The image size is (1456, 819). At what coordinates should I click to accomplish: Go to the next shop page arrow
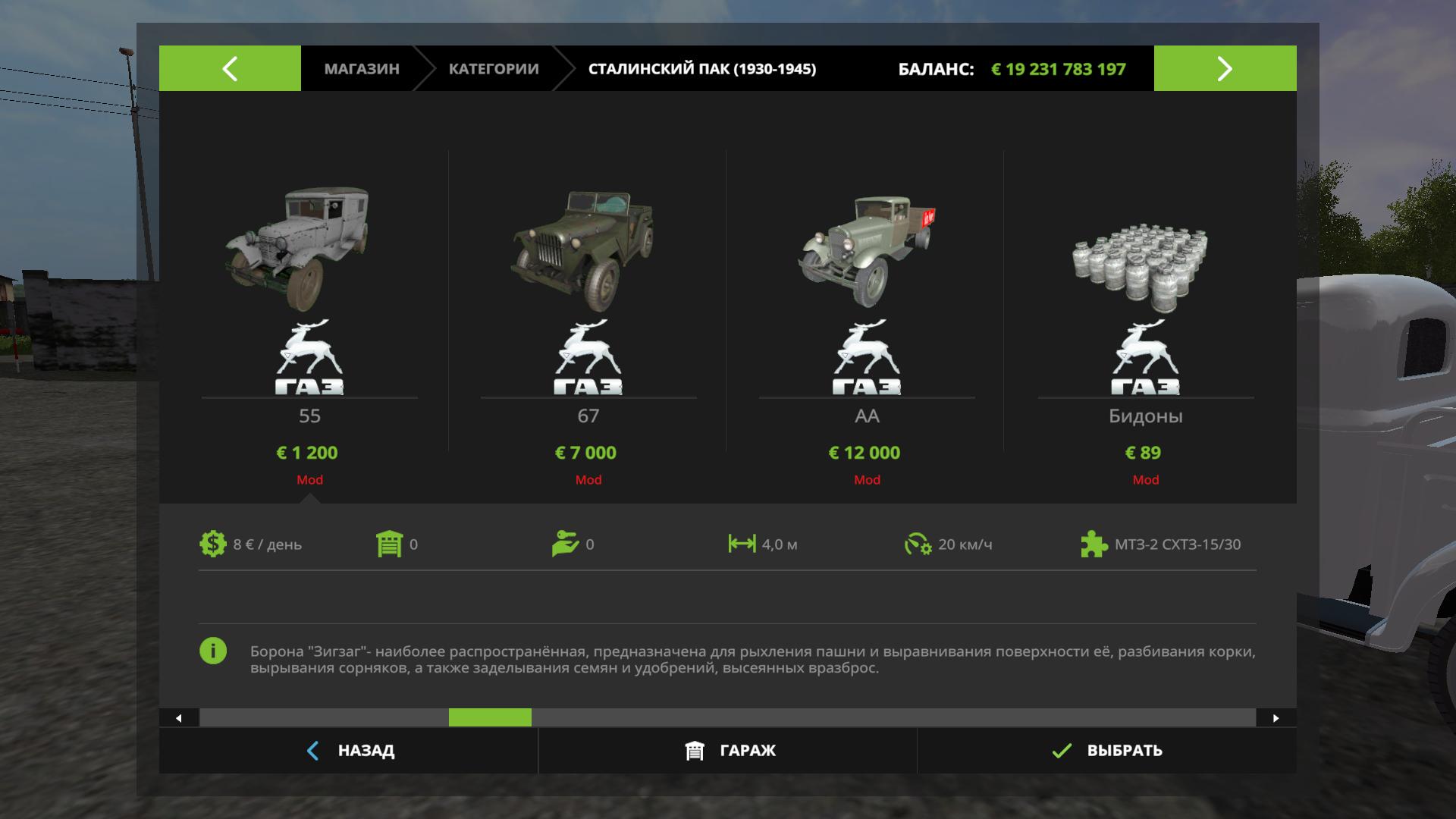[x=1225, y=68]
